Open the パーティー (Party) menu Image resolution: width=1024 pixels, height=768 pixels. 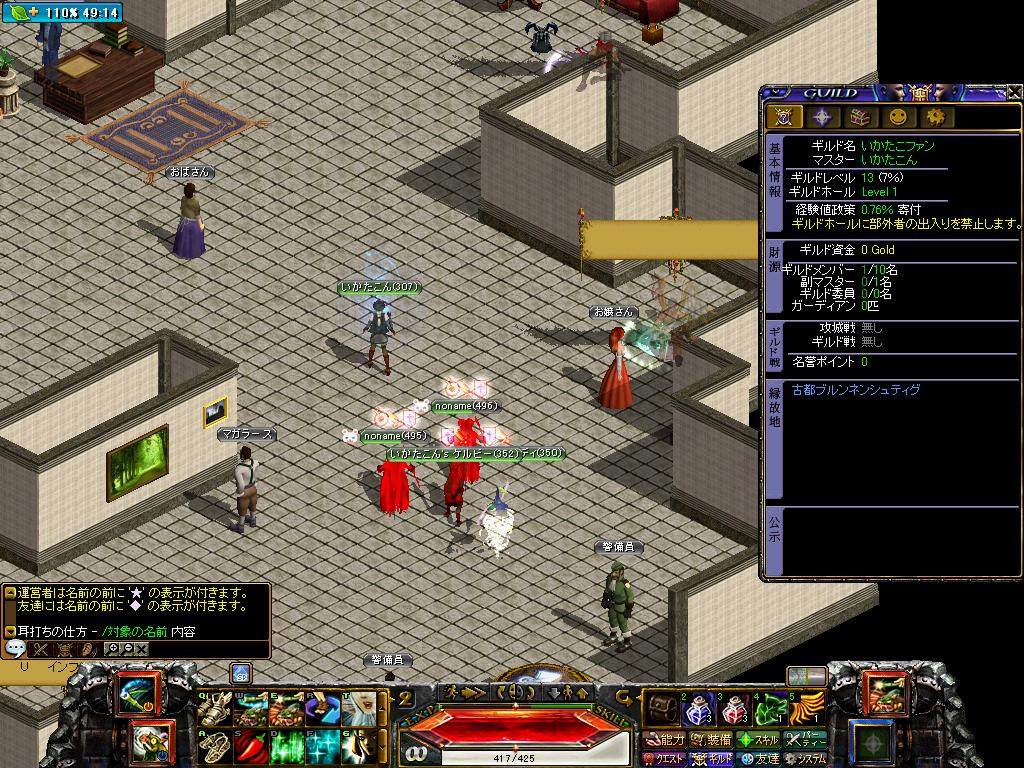pos(806,740)
